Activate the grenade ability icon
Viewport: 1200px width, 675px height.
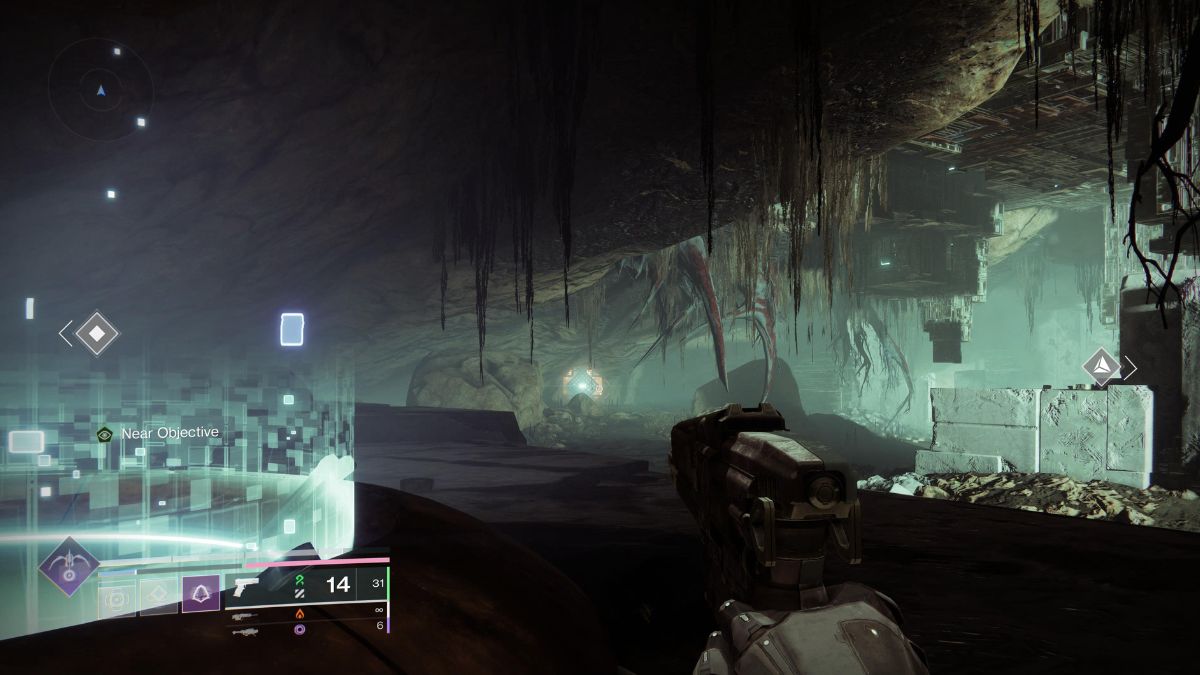[117, 596]
